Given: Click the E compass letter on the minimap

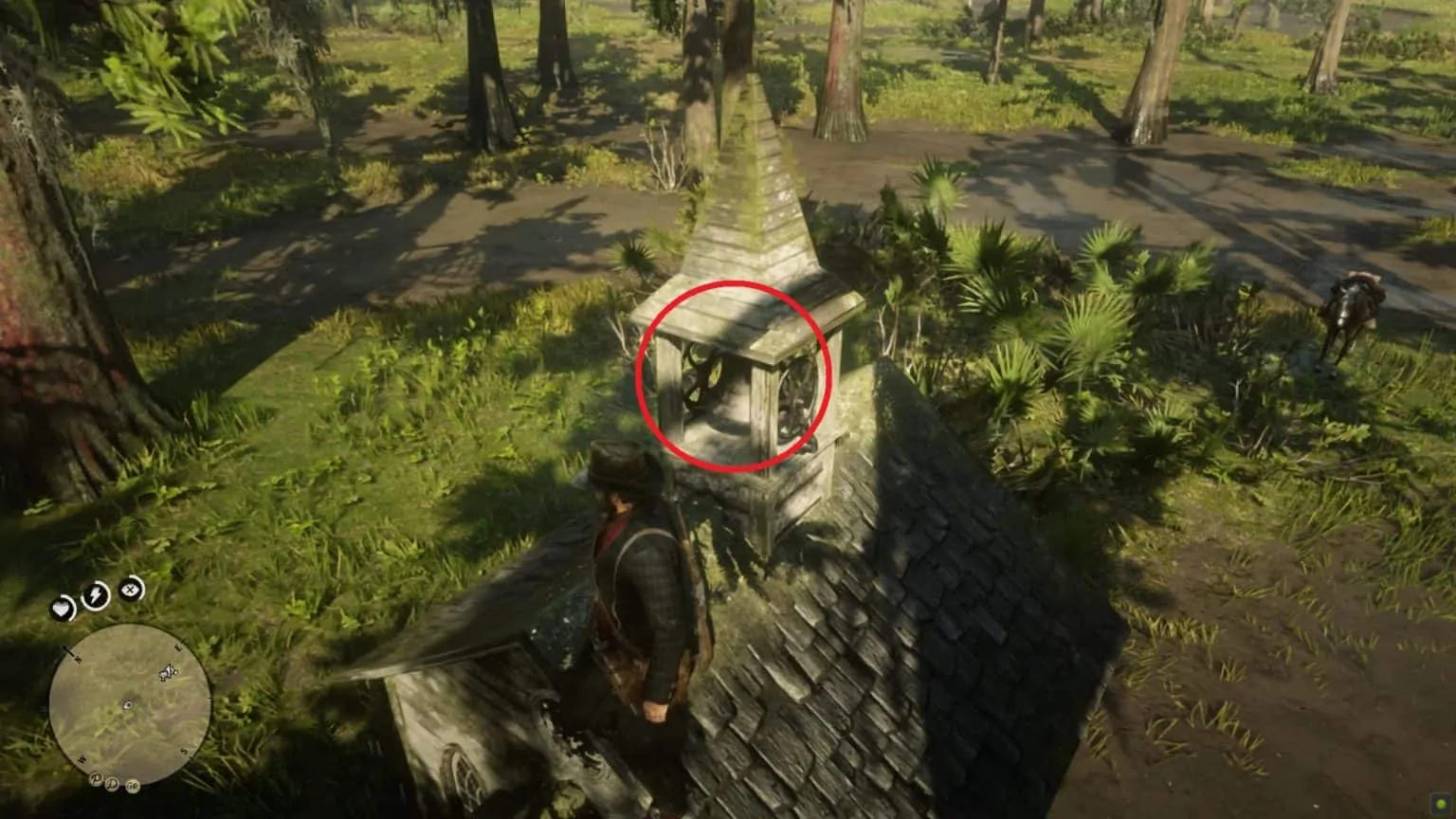Looking at the screenshot, I should pyautogui.click(x=177, y=647).
